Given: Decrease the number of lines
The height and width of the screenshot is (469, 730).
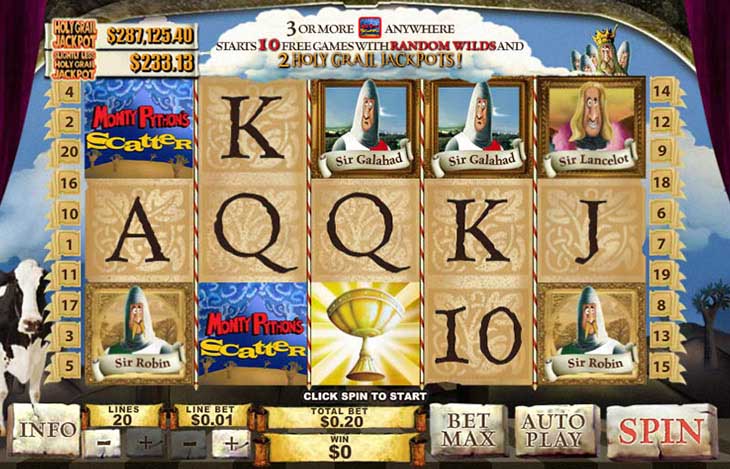Looking at the screenshot, I should tap(103, 441).
